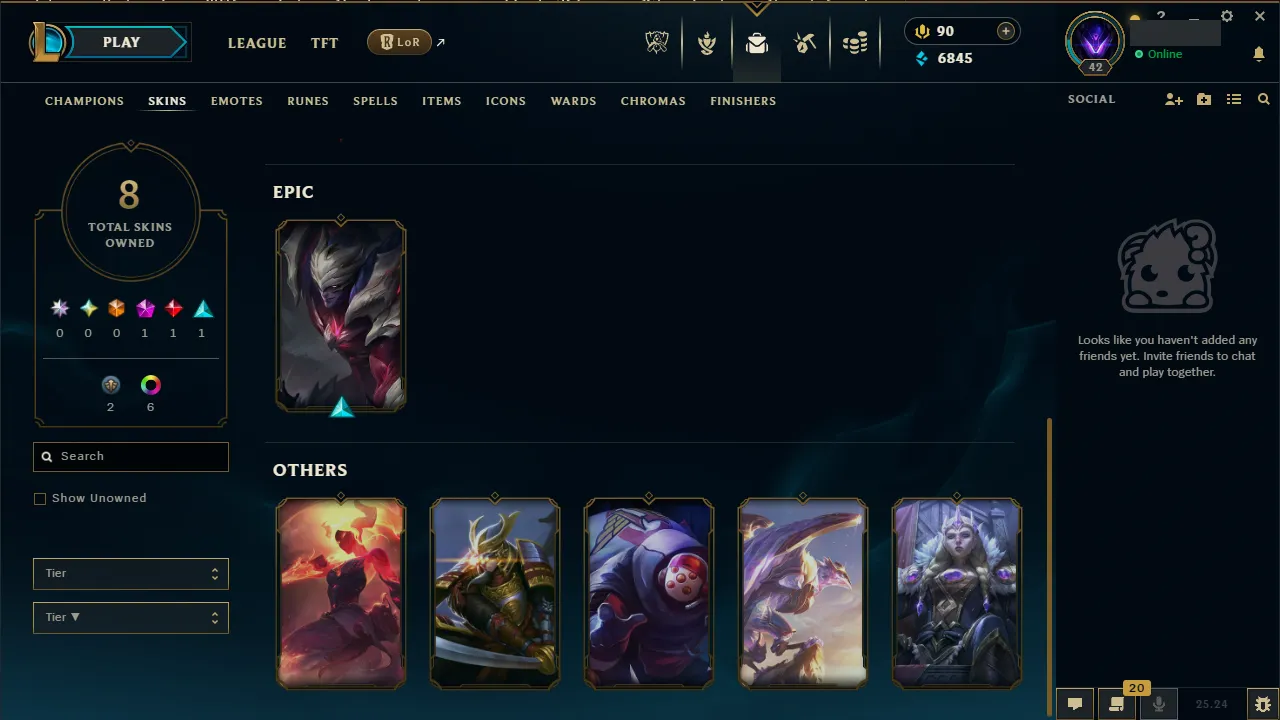Click the plus to purchase RP
The image size is (1280, 720).
[1004, 31]
